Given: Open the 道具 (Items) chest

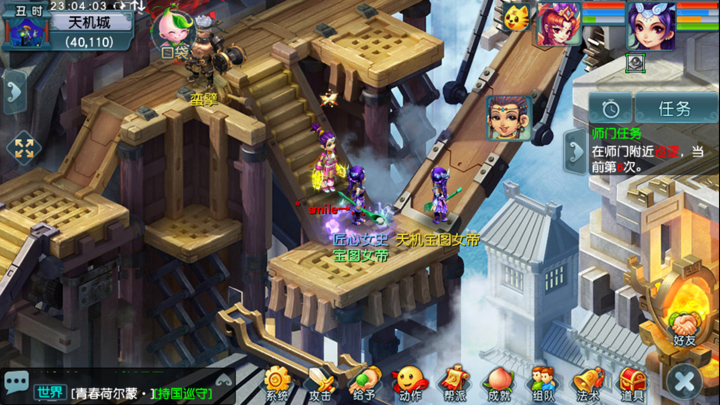Looking at the screenshot, I should point(632,381).
